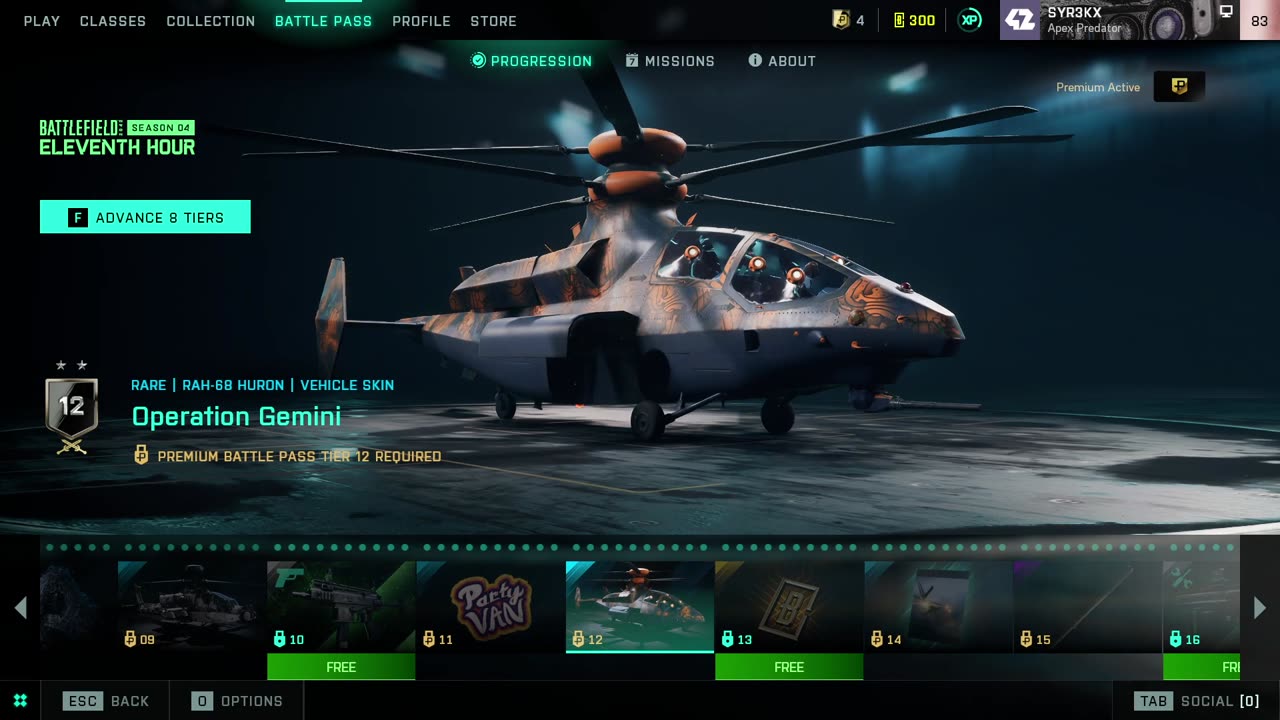The image size is (1280, 720).
Task: Open the Play menu
Action: pyautogui.click(x=42, y=21)
